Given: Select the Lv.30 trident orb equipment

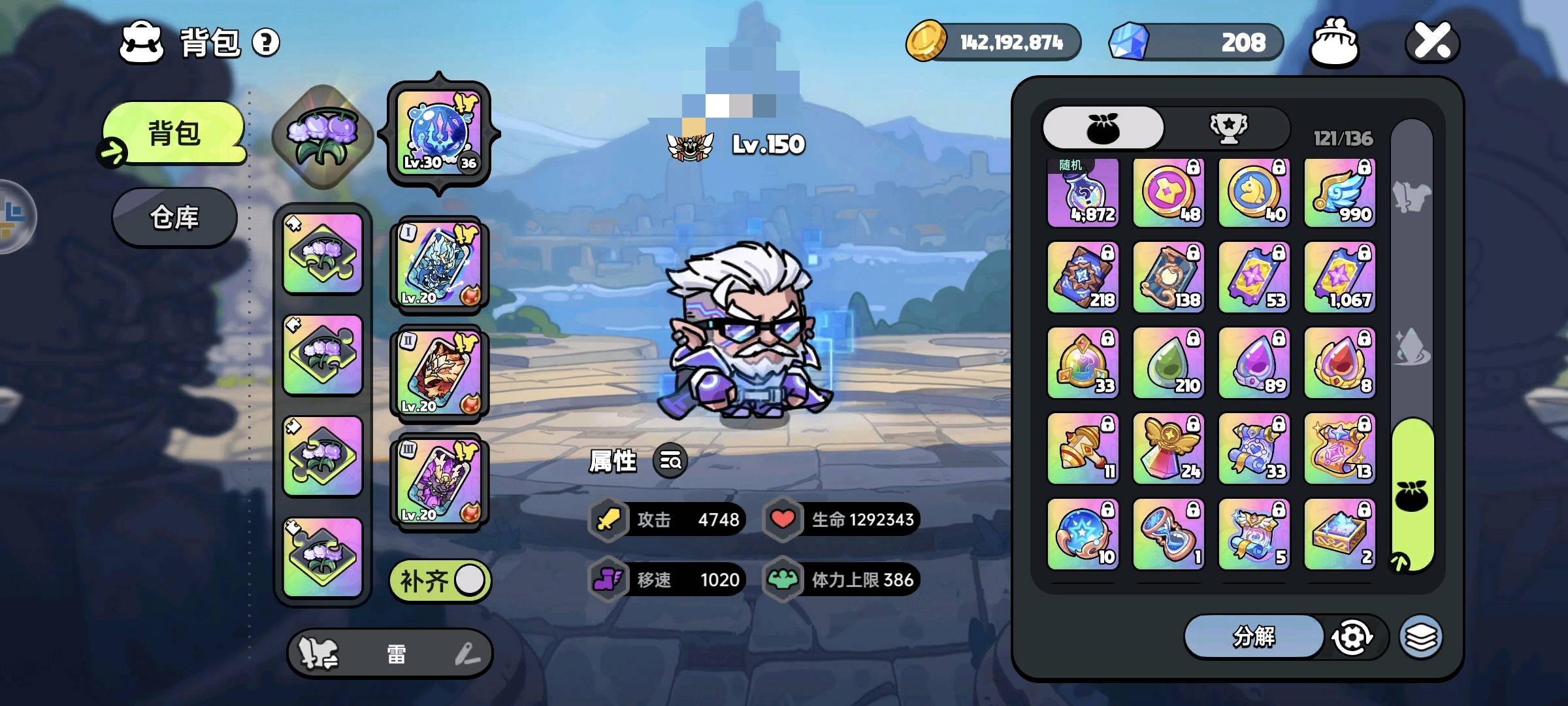Looking at the screenshot, I should [438, 134].
